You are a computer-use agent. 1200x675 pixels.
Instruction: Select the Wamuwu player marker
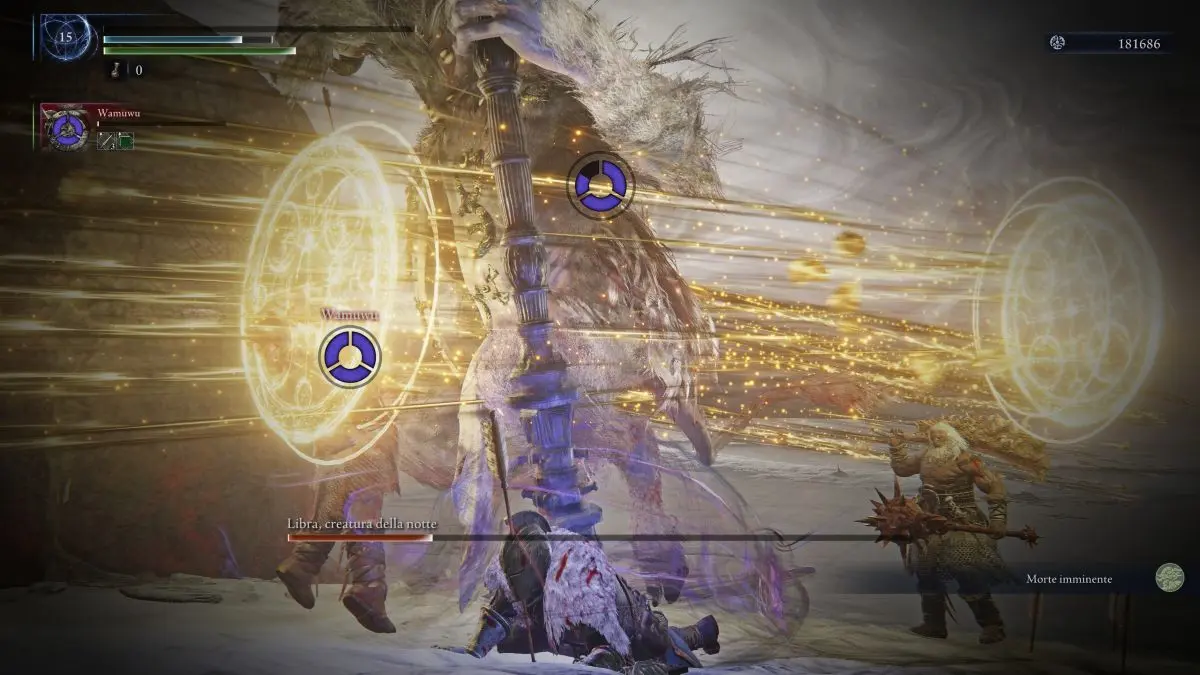pos(350,356)
